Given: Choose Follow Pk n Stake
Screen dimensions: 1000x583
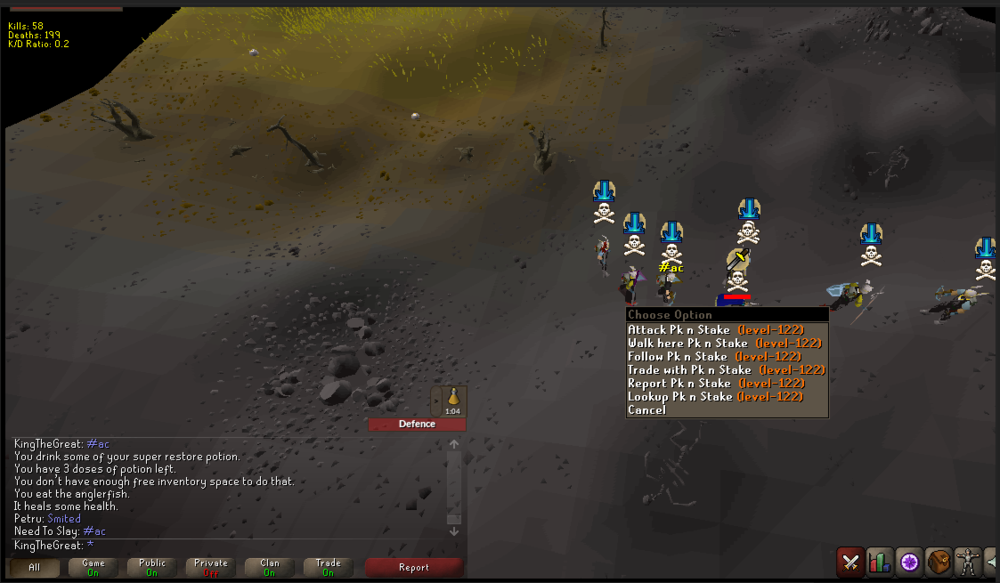Looking at the screenshot, I should [x=714, y=356].
